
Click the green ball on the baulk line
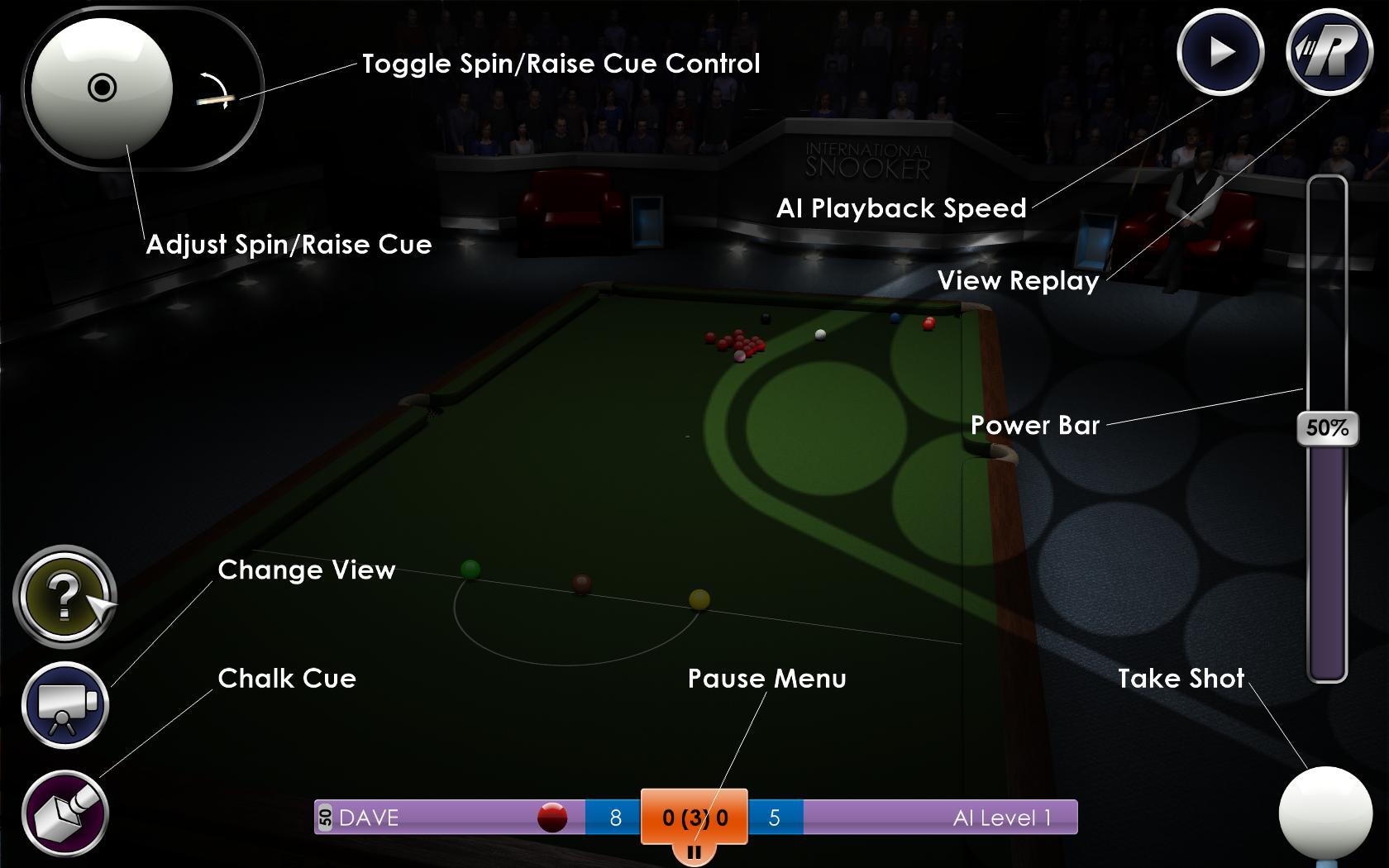tap(471, 569)
